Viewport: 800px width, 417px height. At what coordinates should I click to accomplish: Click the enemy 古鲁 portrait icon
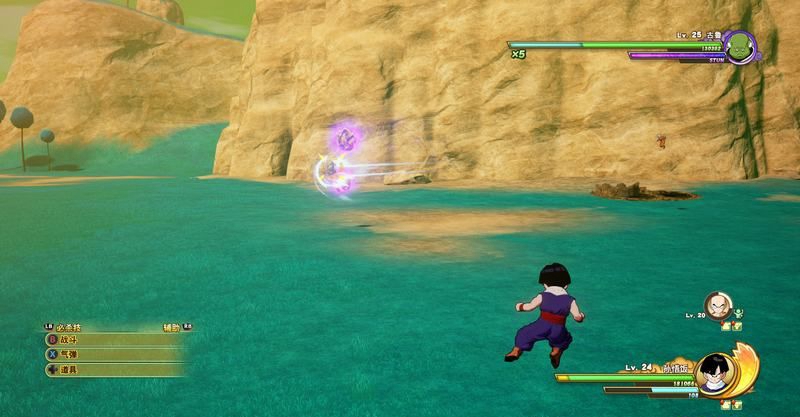click(740, 47)
